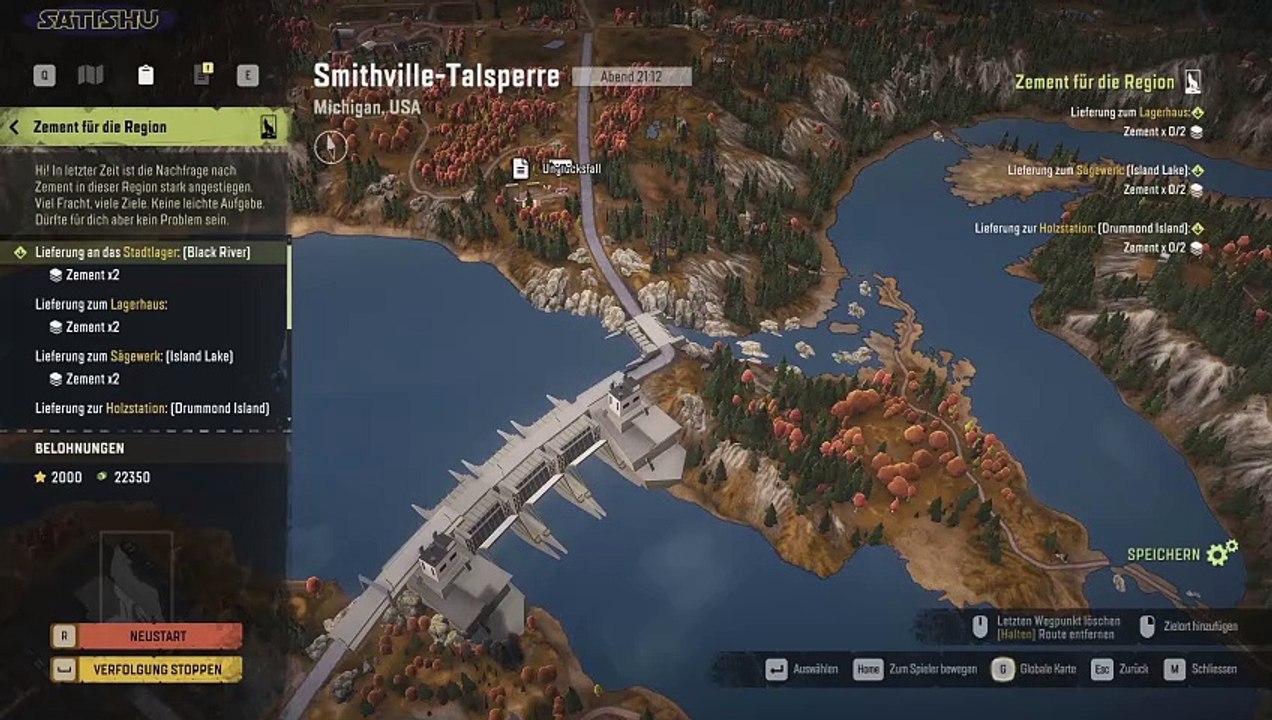Select the Lagerhaus delivery objective in the list
This screenshot has width=1272, height=720.
click(100, 304)
